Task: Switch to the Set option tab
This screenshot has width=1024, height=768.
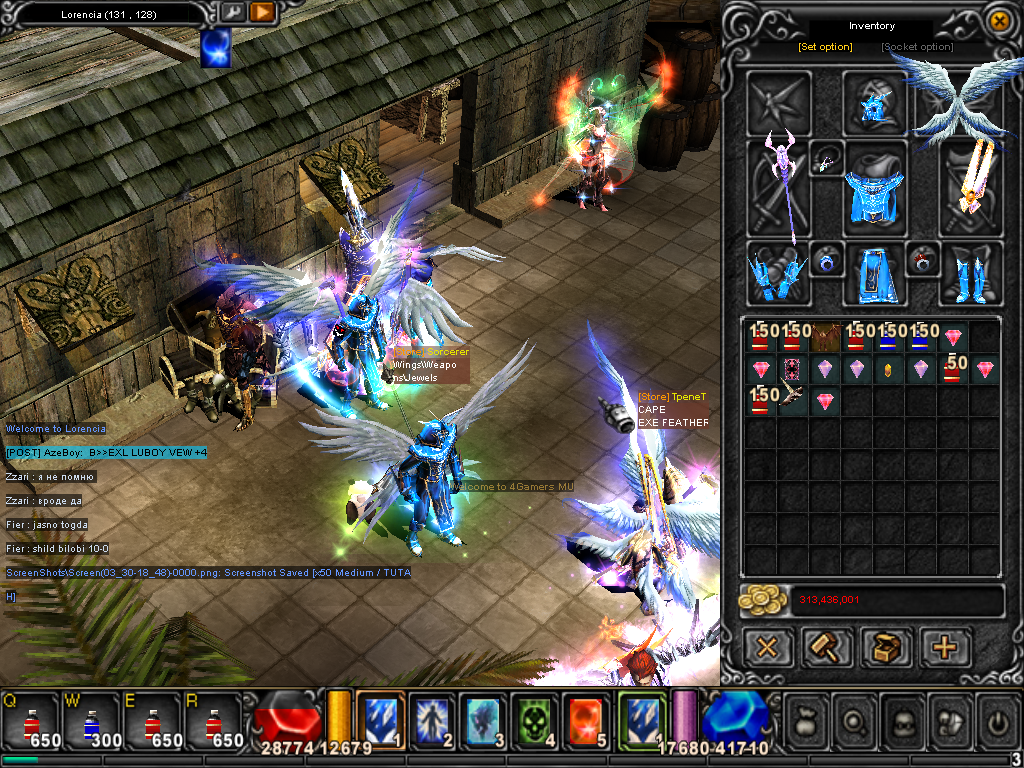Action: 825,47
